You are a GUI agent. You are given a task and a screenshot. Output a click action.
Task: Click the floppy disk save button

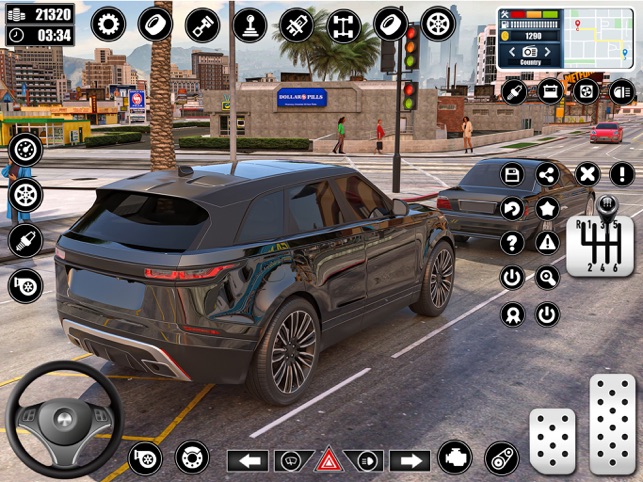tap(512, 175)
